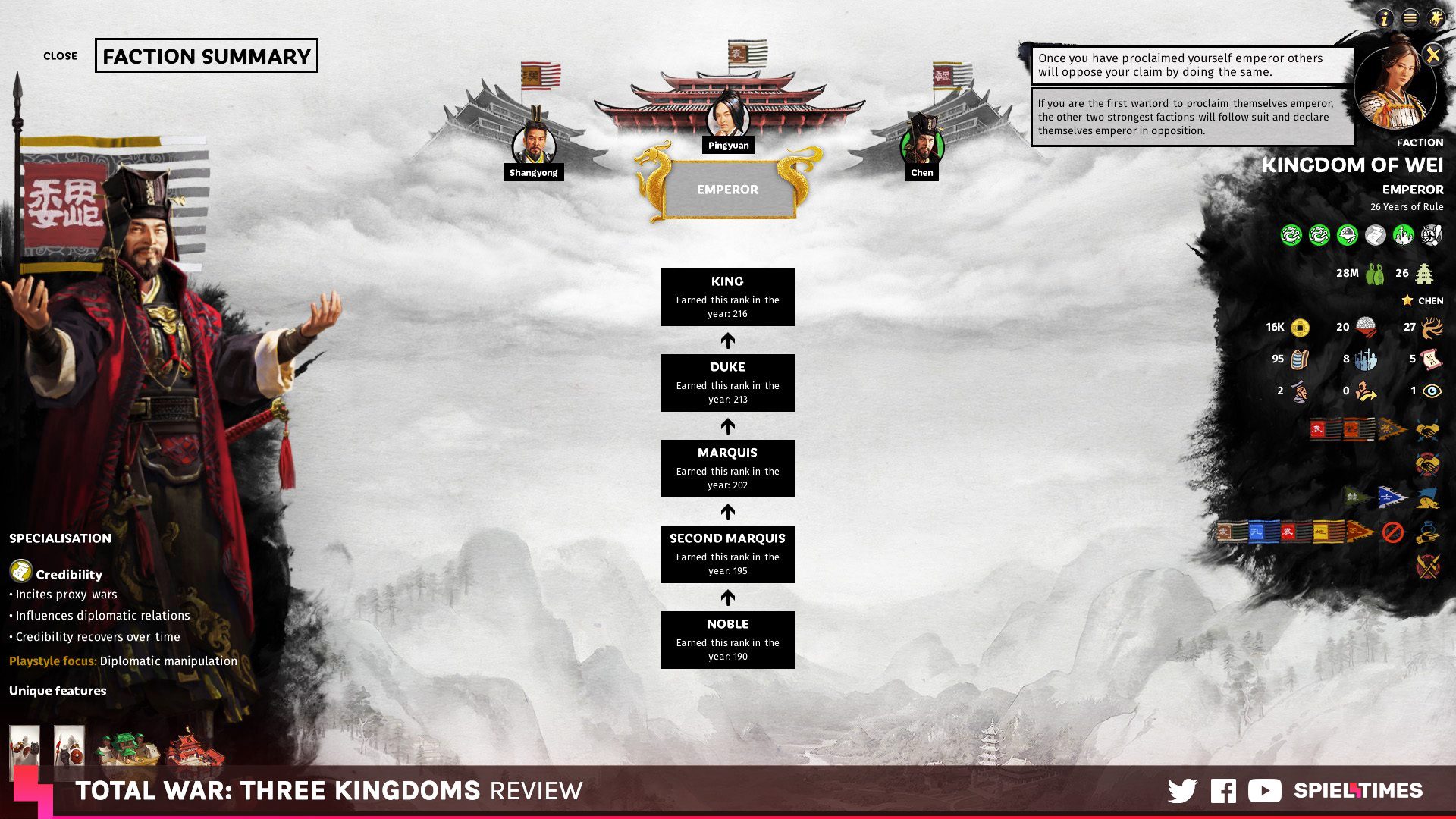Click the crossed weapons war icon
This screenshot has width=1456, height=819.
1427,566
